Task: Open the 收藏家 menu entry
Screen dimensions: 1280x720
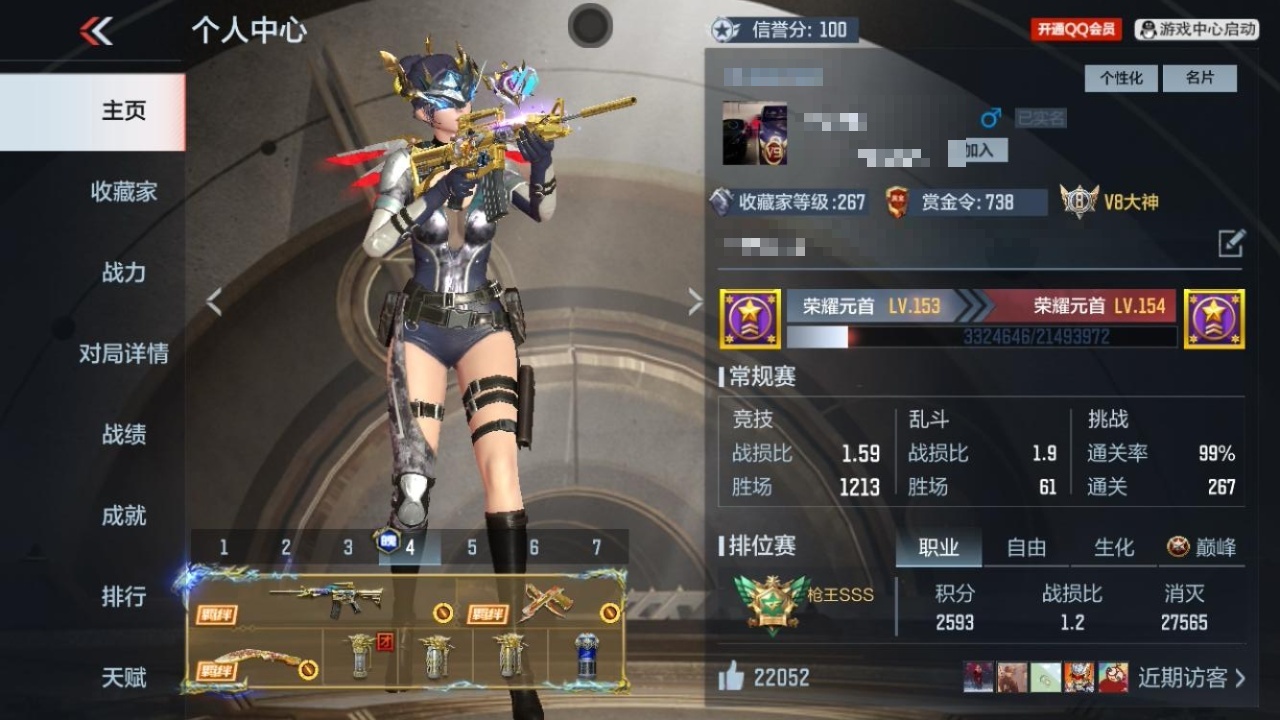Action: (x=123, y=191)
